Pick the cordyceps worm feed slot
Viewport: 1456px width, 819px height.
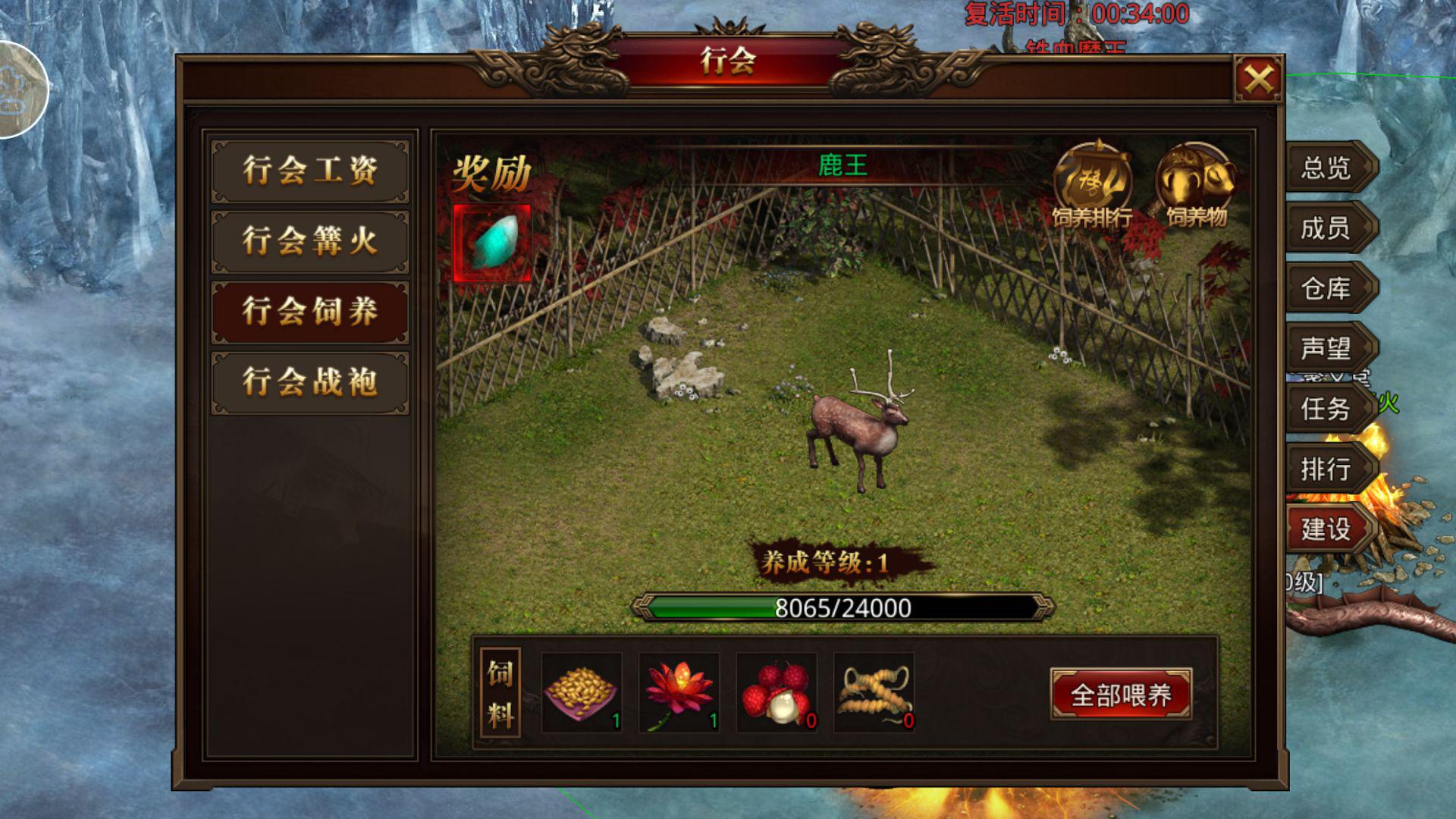pyautogui.click(x=874, y=693)
